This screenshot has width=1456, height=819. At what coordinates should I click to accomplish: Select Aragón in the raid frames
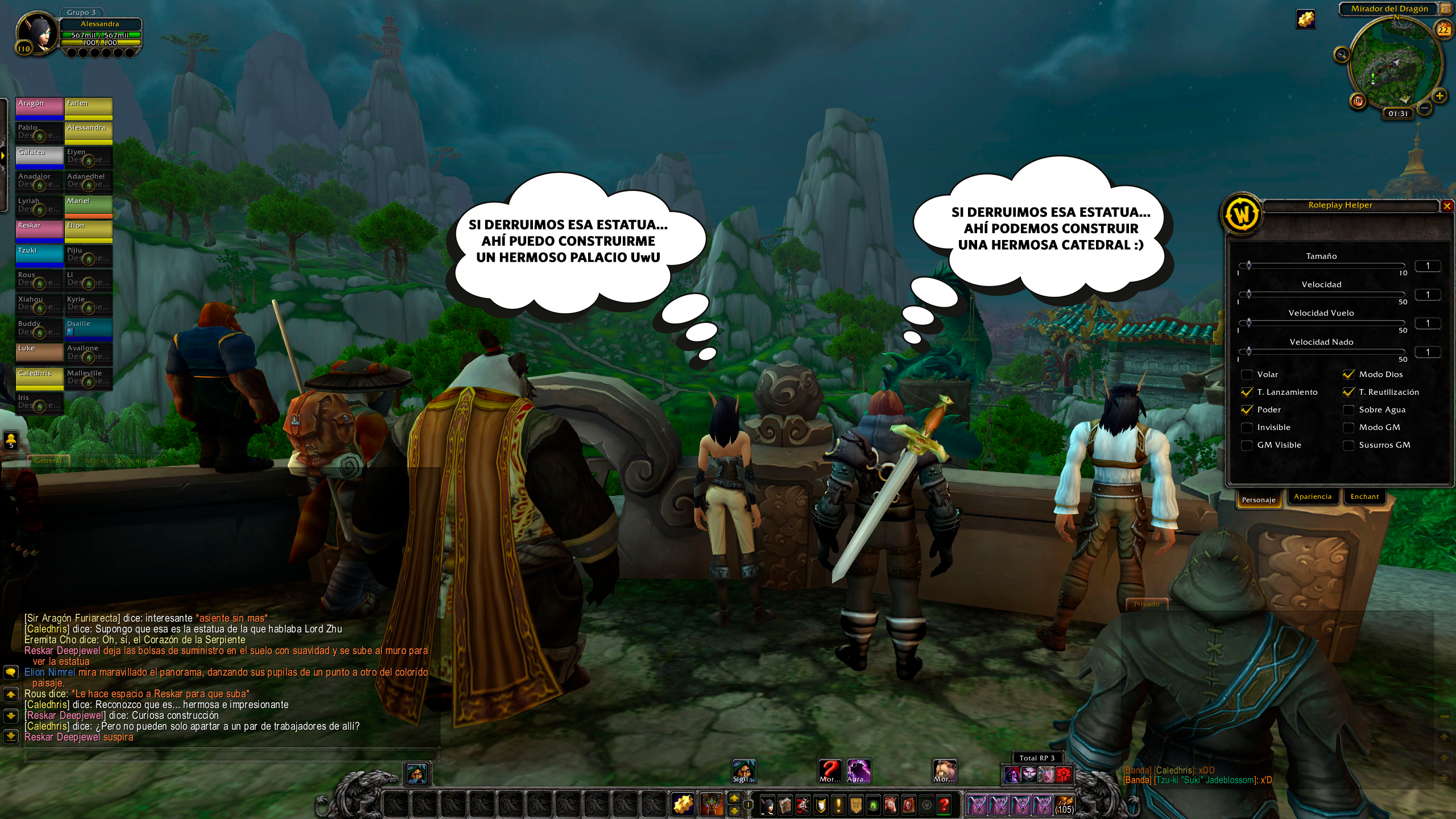click(x=39, y=107)
